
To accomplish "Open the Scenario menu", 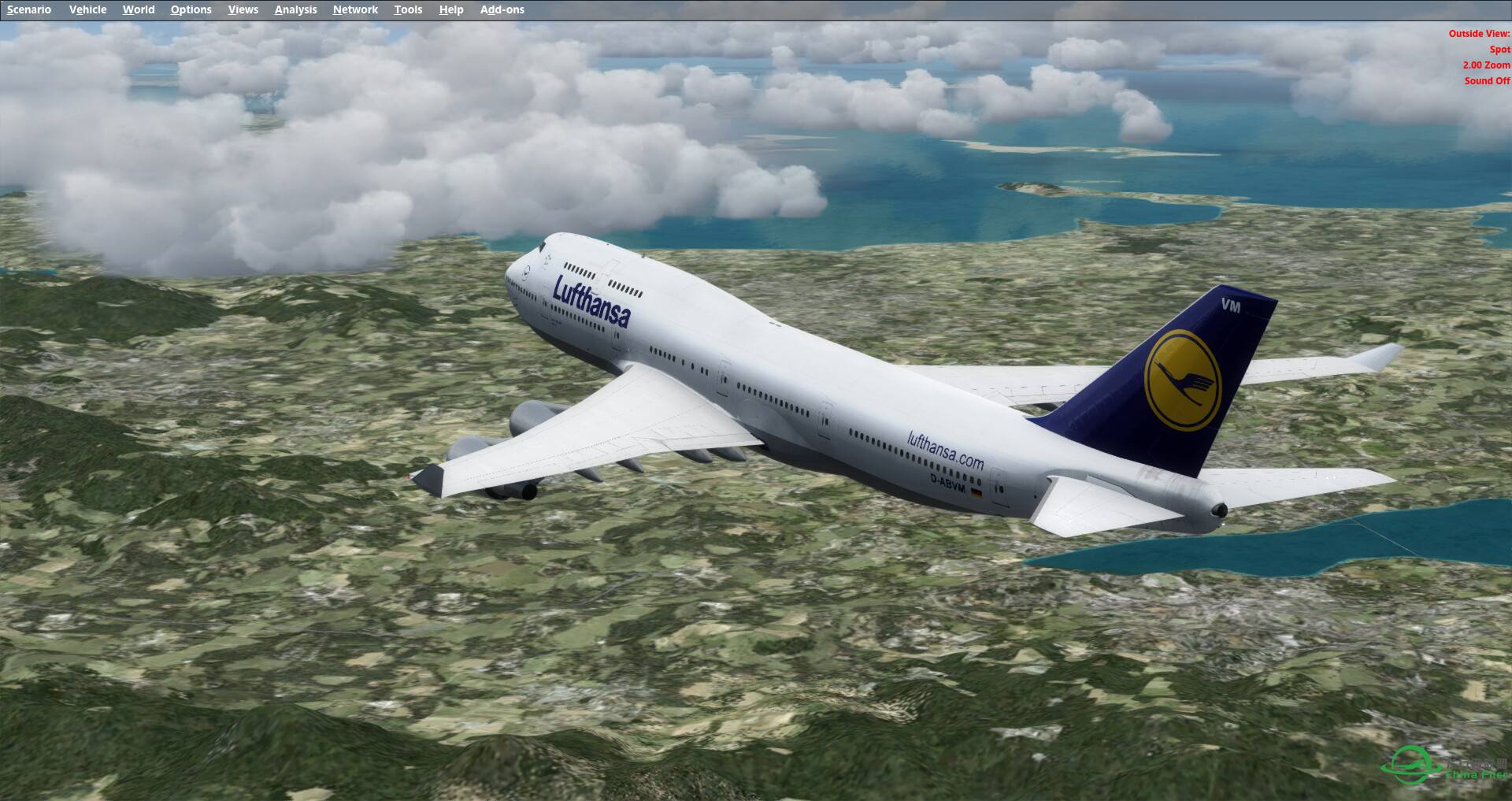I will click(29, 9).
